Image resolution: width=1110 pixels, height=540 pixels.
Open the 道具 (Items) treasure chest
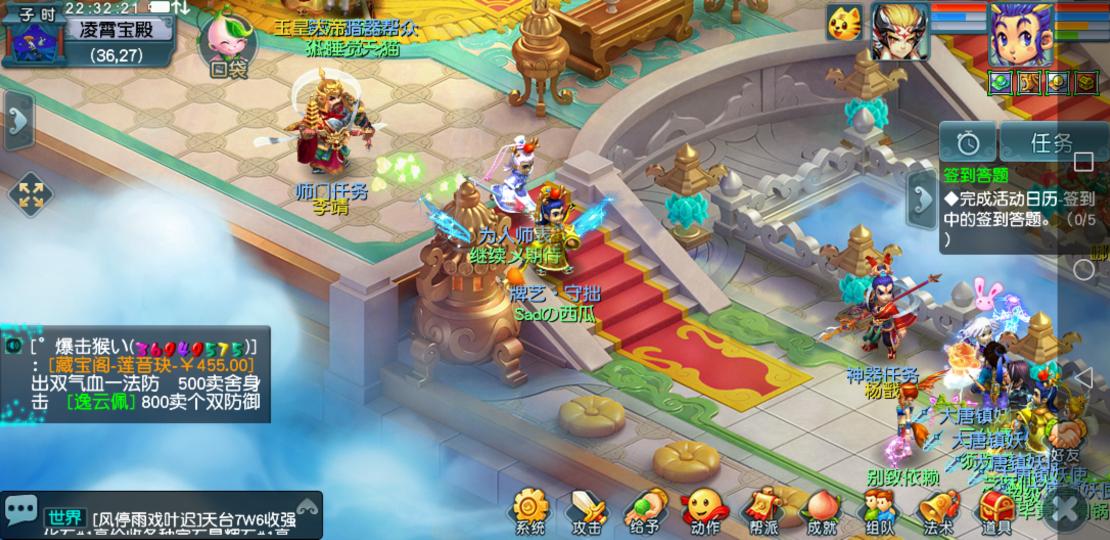click(x=996, y=509)
